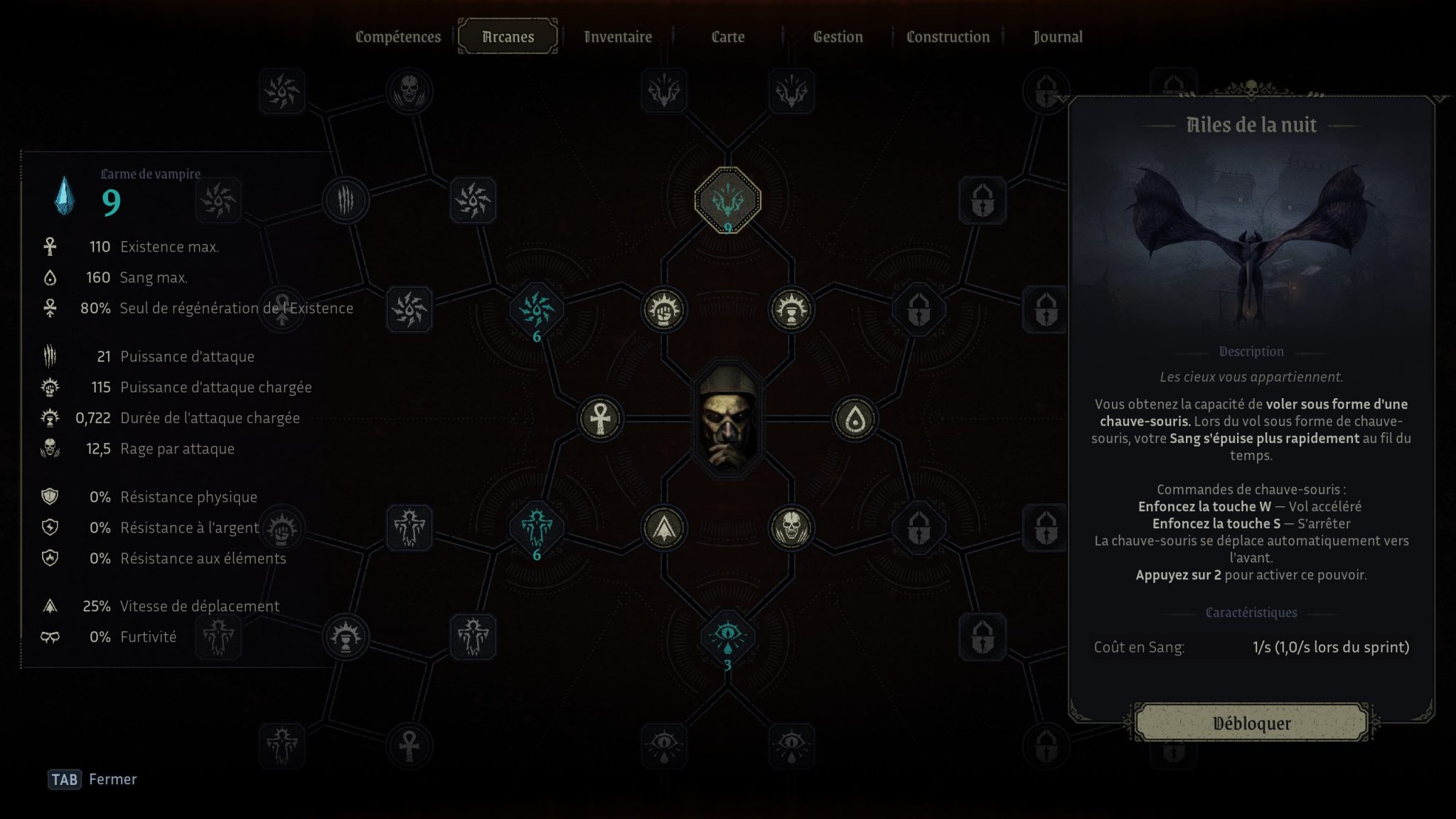Select the chalice skill node above the portrait

[791, 310]
